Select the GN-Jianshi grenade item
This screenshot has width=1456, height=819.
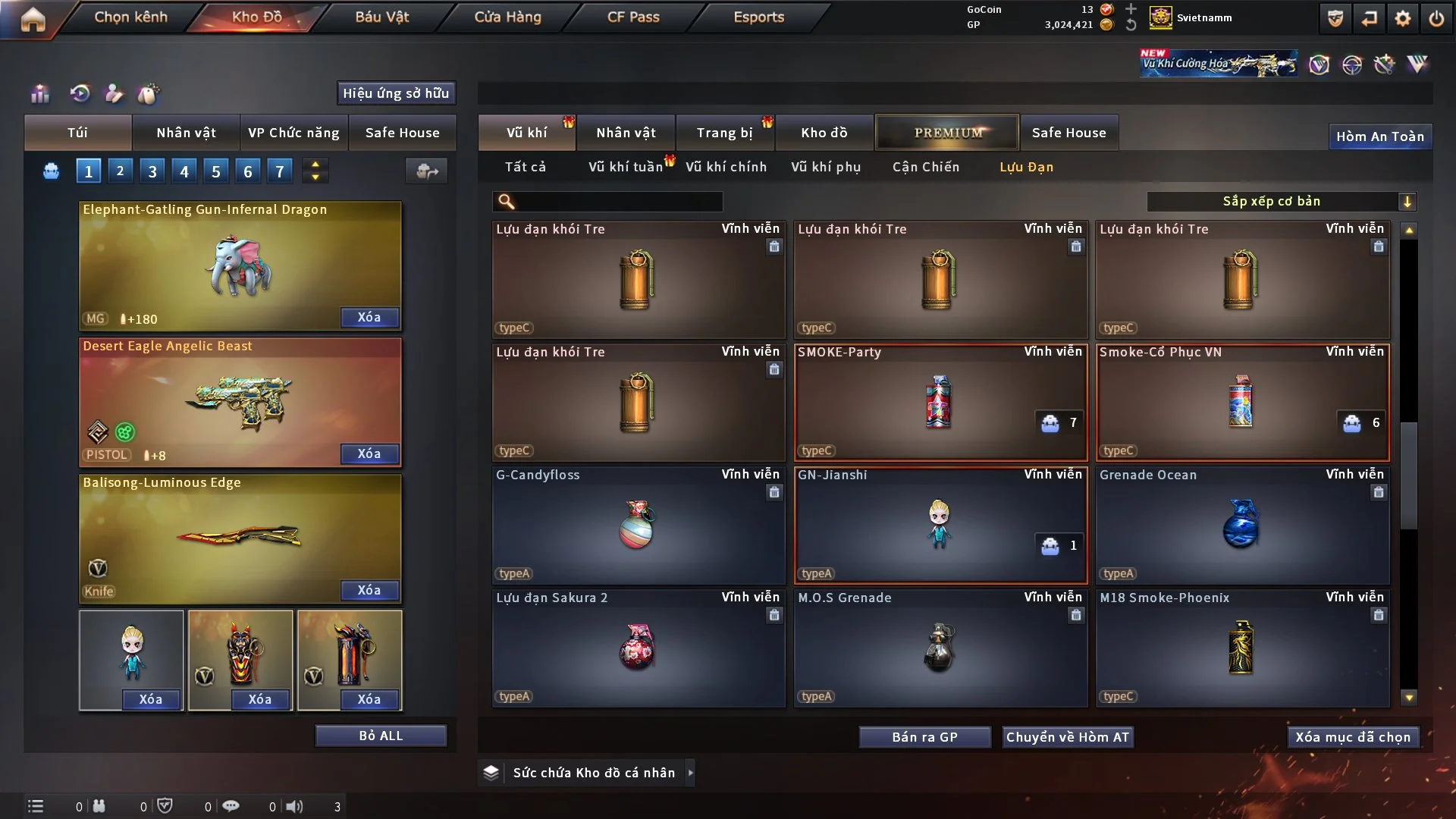pyautogui.click(x=940, y=525)
